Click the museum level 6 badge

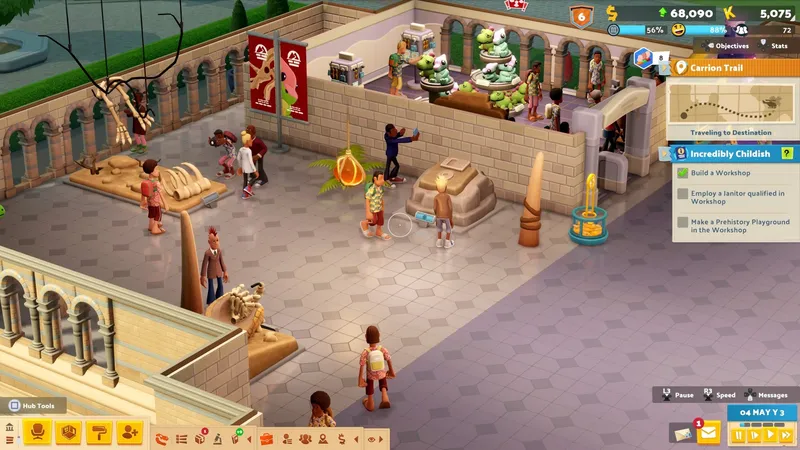tap(582, 16)
